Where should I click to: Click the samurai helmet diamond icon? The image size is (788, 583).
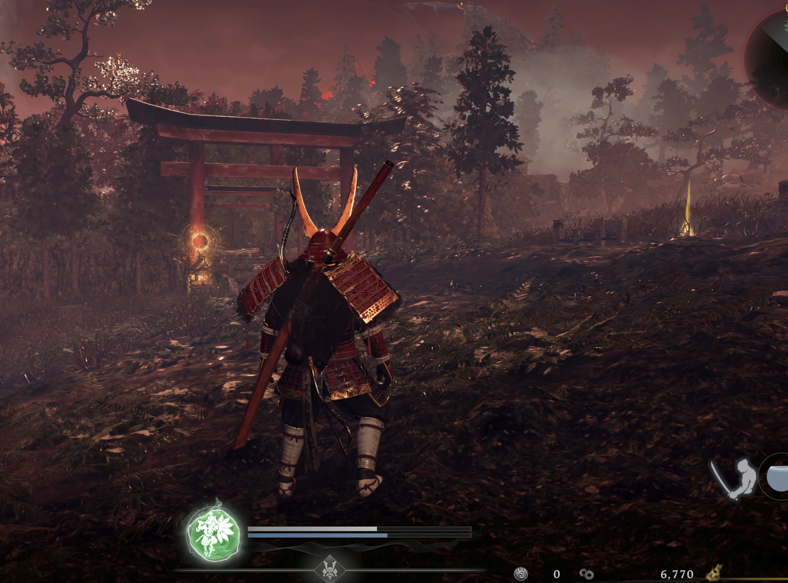point(331,570)
